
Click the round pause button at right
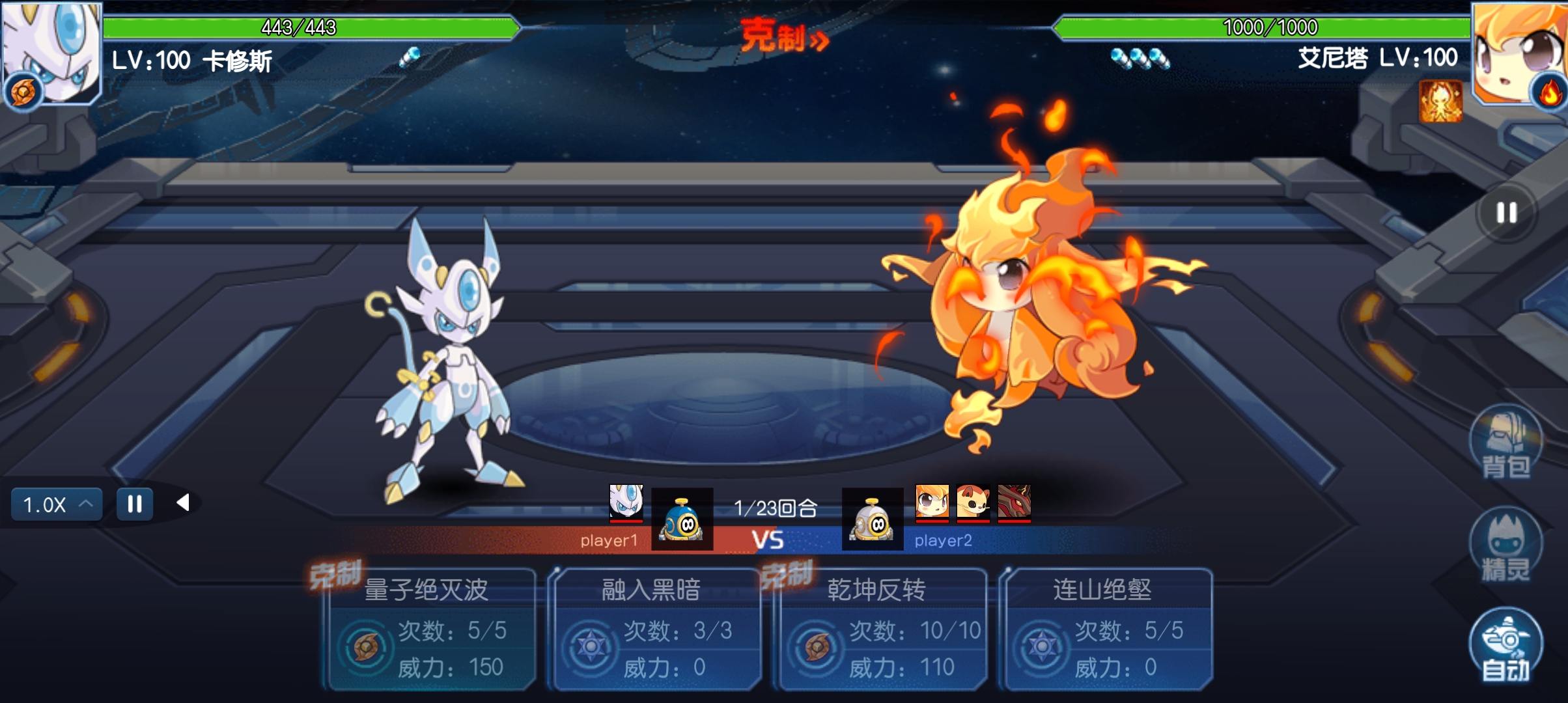tap(1506, 213)
